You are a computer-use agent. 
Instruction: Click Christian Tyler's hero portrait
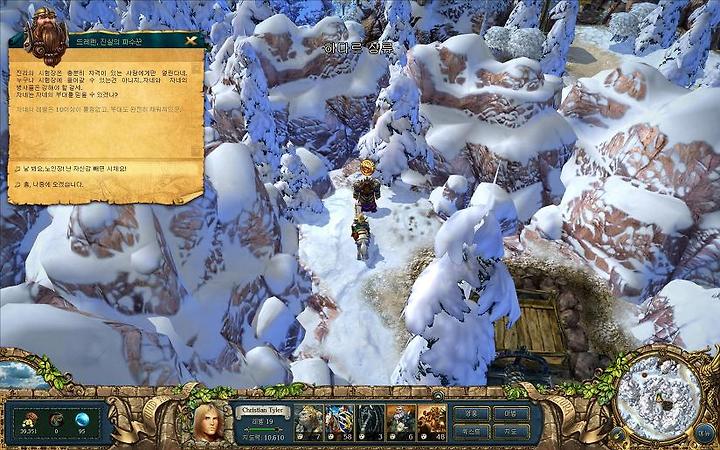[x=211, y=421]
